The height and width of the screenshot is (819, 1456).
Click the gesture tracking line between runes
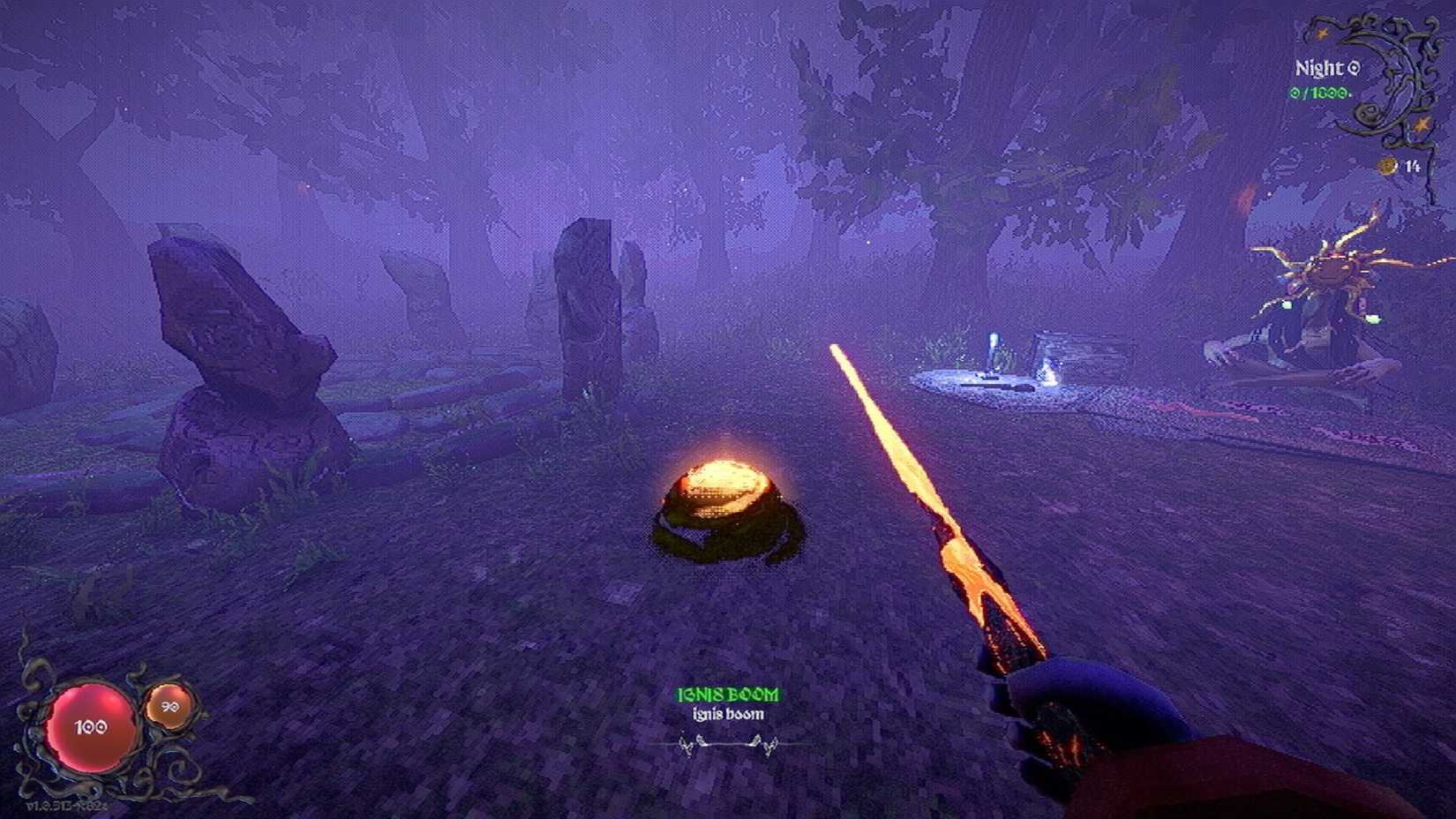coord(725,744)
